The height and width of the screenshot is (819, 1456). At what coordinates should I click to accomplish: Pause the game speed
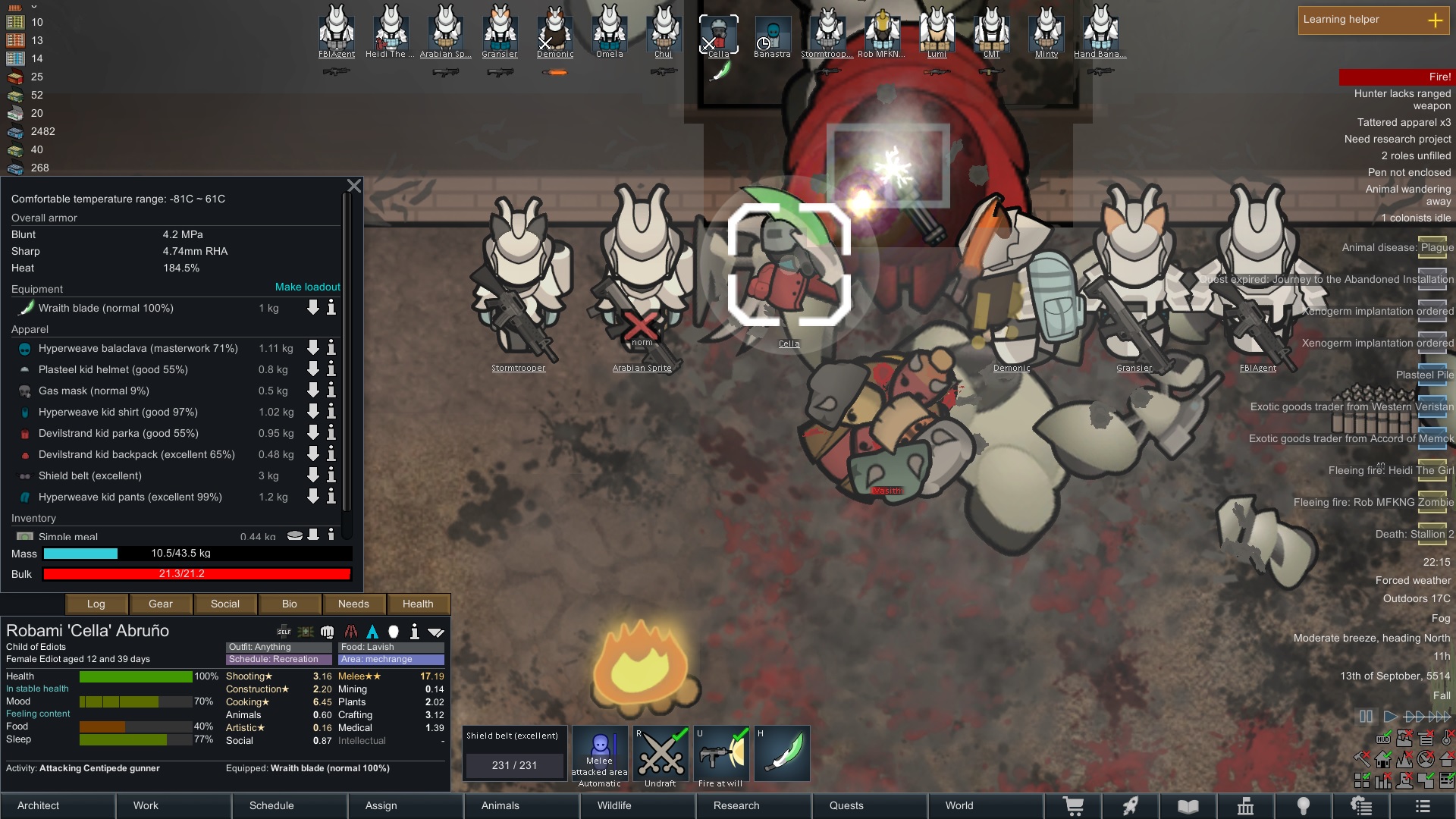click(1366, 717)
